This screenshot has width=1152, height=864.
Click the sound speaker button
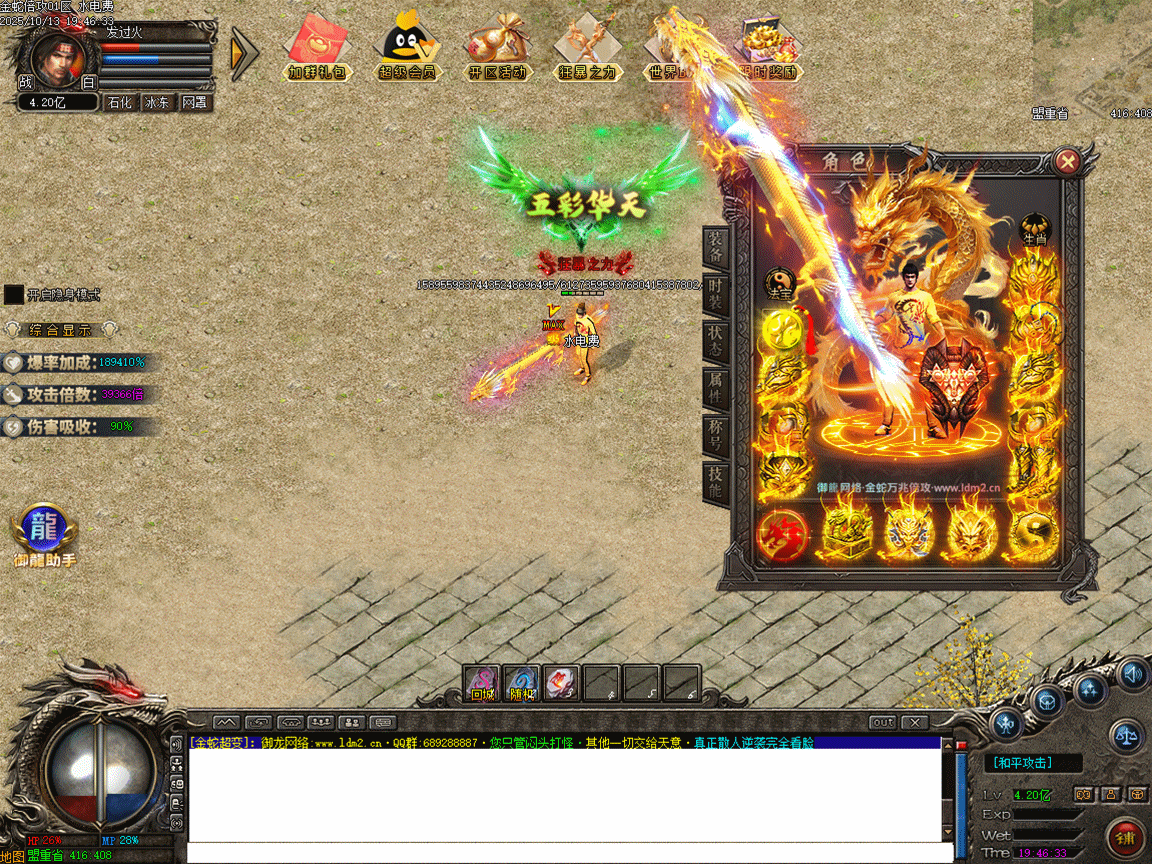(x=1132, y=673)
